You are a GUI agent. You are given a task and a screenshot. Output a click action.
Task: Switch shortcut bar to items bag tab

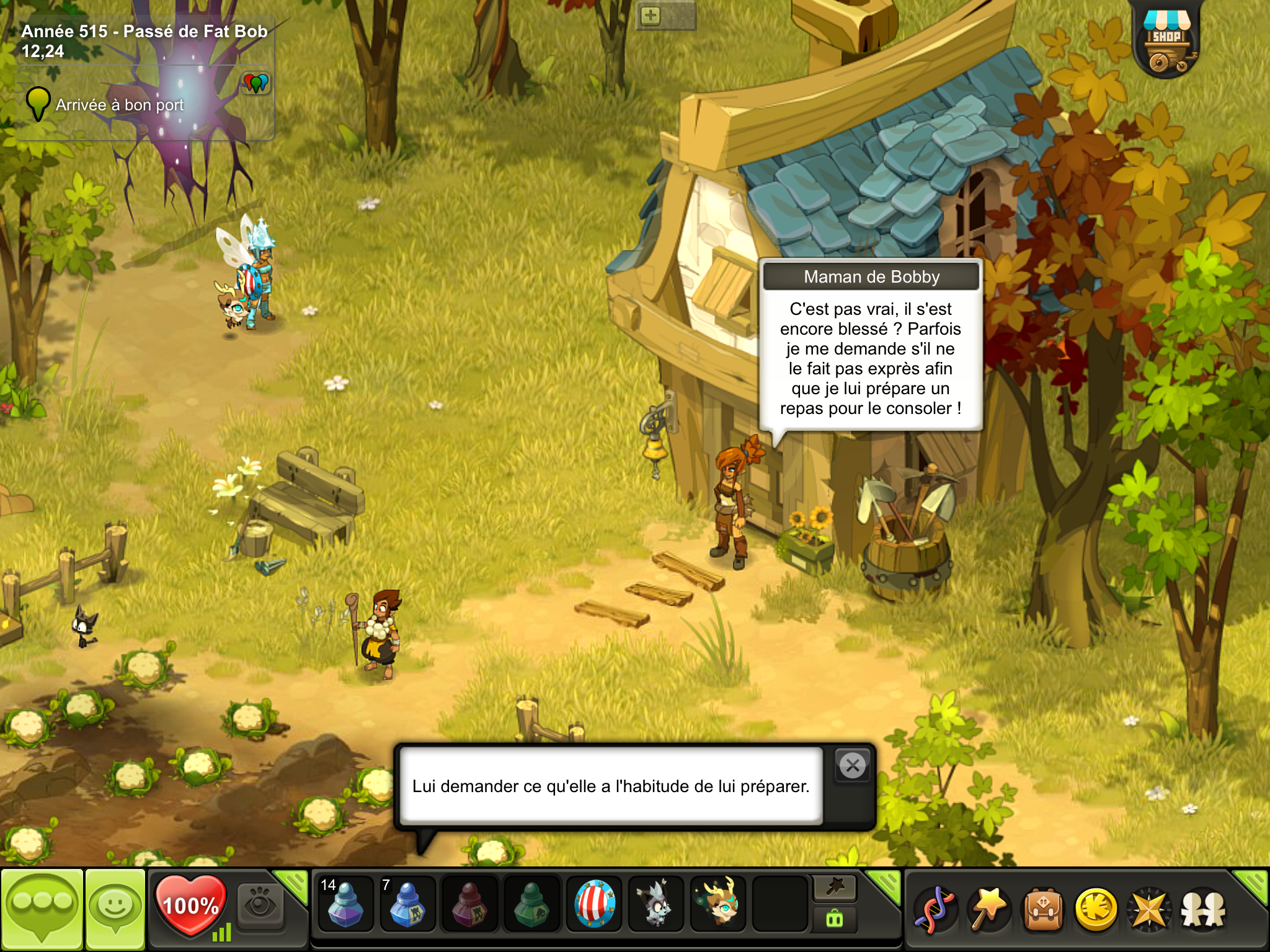click(x=835, y=920)
